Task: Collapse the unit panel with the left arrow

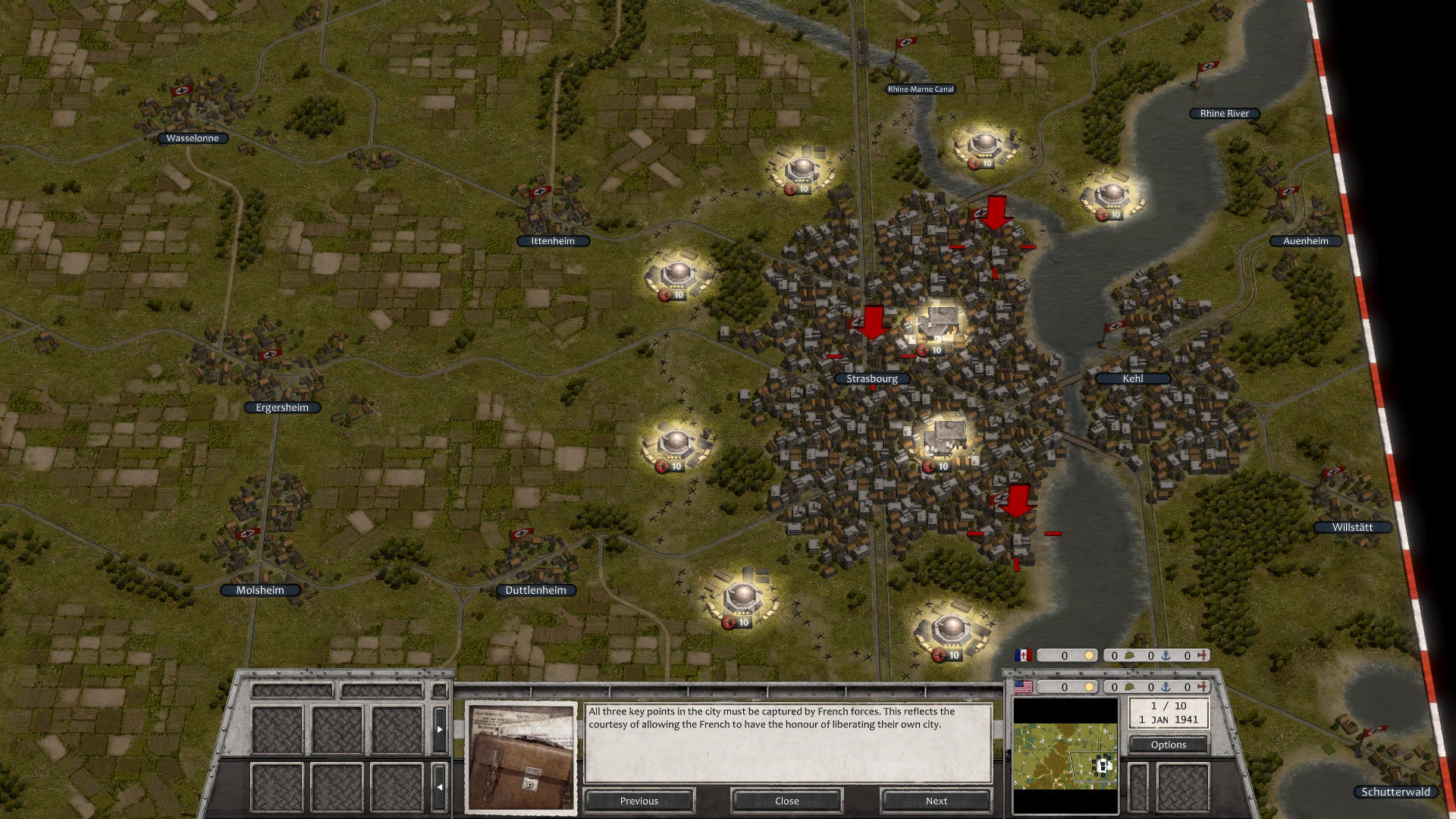Action: 439,787
